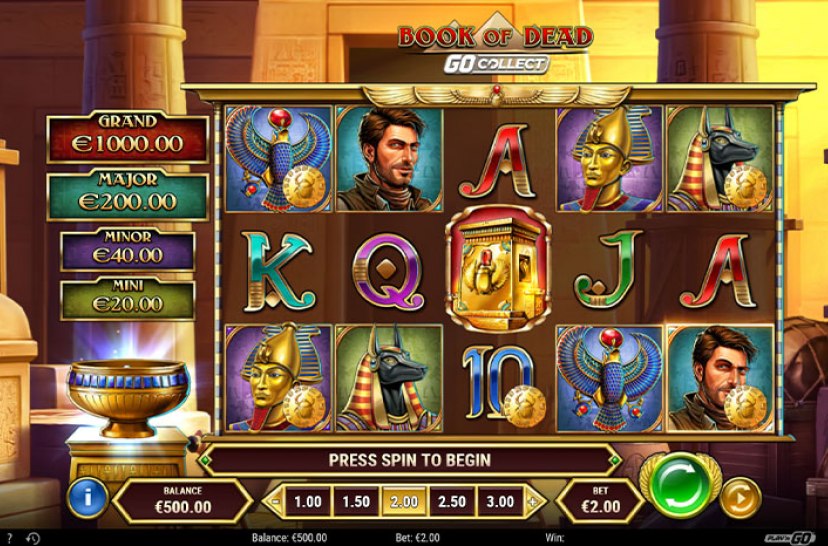The width and height of the screenshot is (828, 546).
Task: Open the game history clock icon
Action: 32,538
